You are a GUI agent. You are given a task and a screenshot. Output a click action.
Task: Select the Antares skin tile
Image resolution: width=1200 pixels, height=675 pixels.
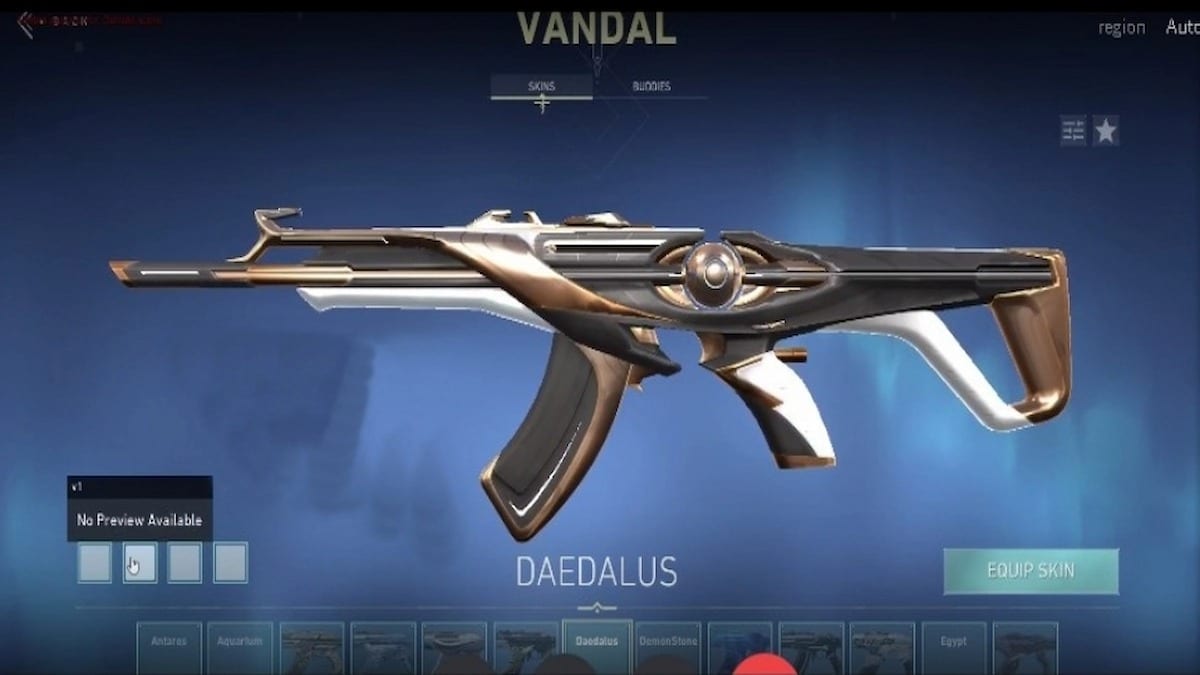169,646
